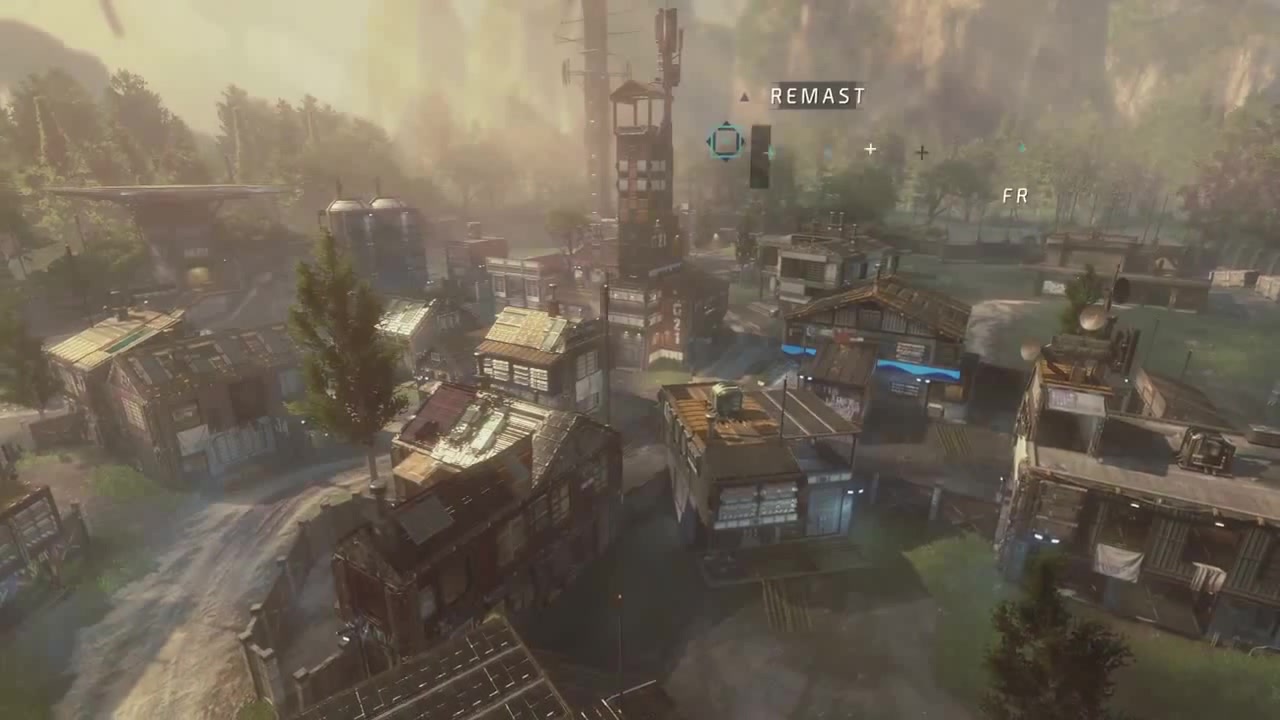Select the center square of the D-pad icon

coord(724,140)
